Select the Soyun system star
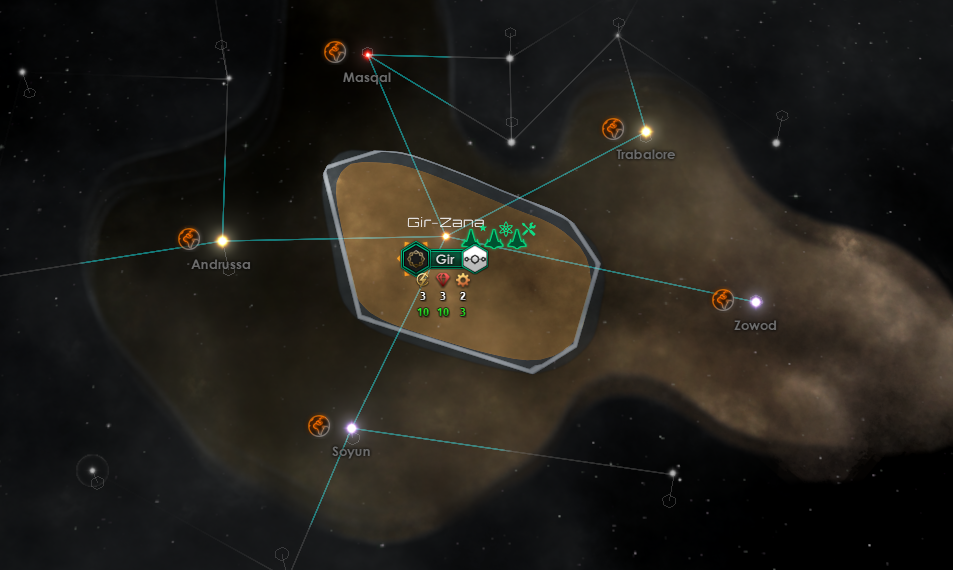Image resolution: width=953 pixels, height=570 pixels. click(x=351, y=428)
